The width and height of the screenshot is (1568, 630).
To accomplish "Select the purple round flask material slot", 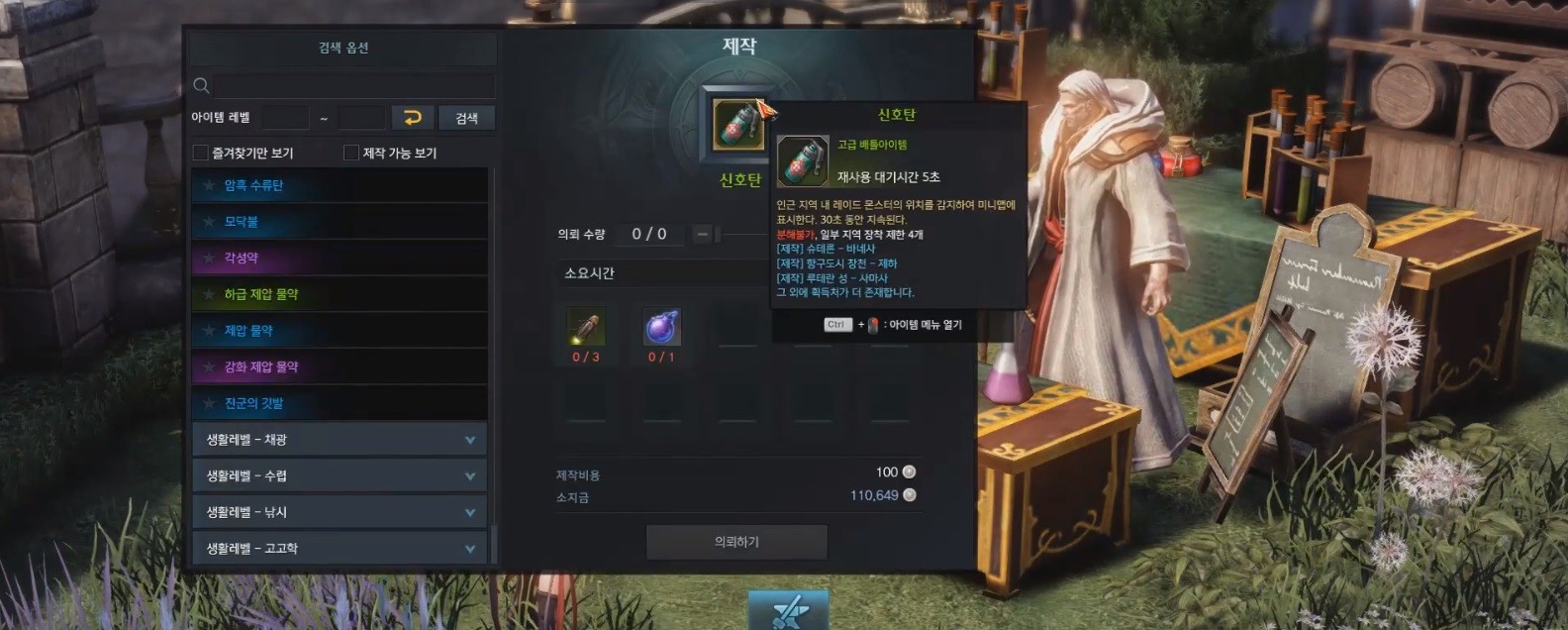I will pyautogui.click(x=661, y=327).
